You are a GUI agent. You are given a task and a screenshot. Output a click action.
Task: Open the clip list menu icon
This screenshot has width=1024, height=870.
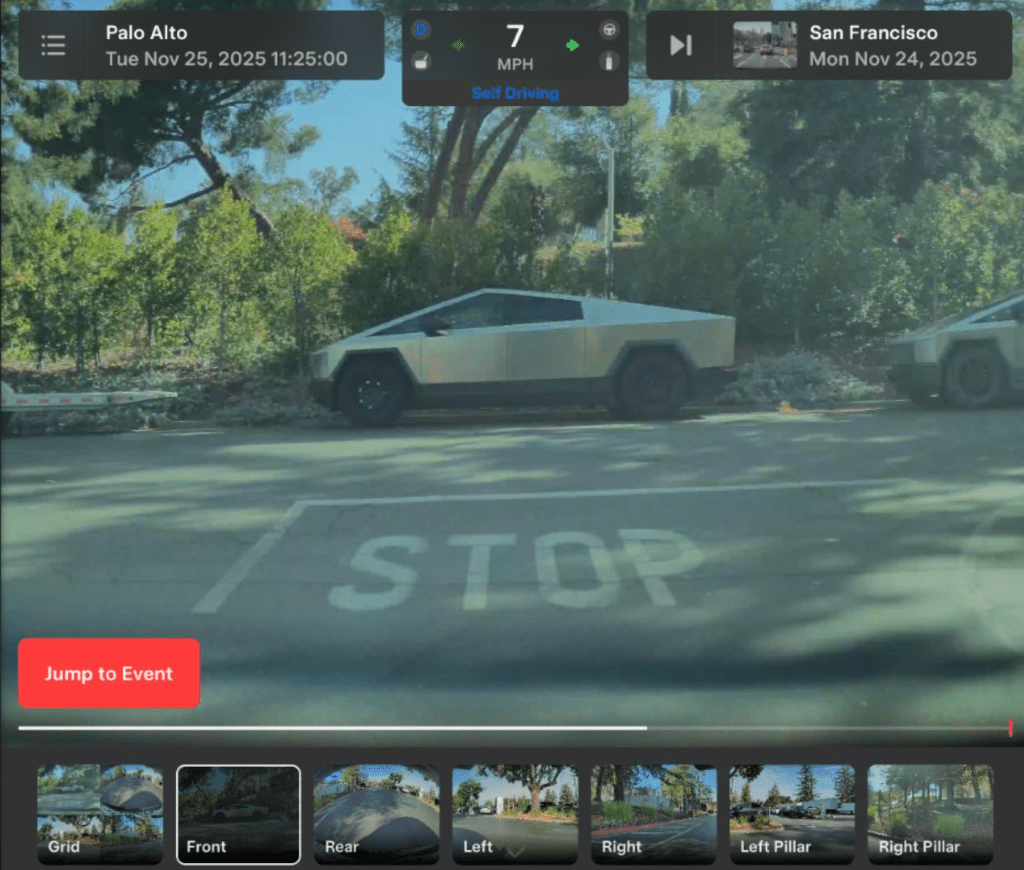[x=53, y=45]
